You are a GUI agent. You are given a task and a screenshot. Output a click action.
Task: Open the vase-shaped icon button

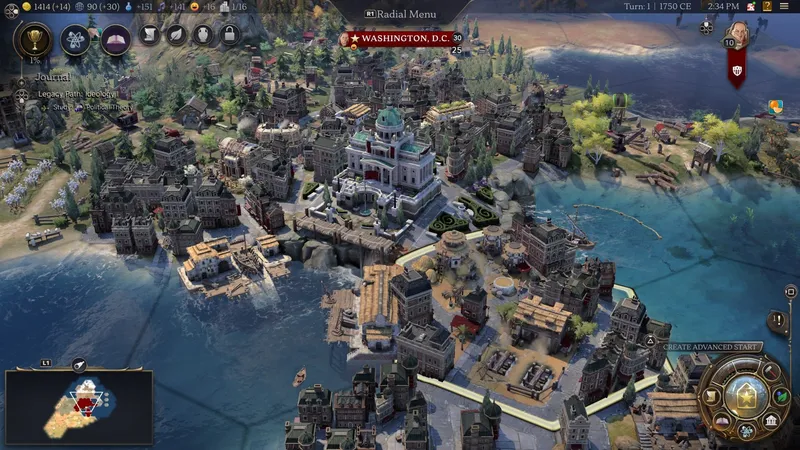tap(203, 36)
